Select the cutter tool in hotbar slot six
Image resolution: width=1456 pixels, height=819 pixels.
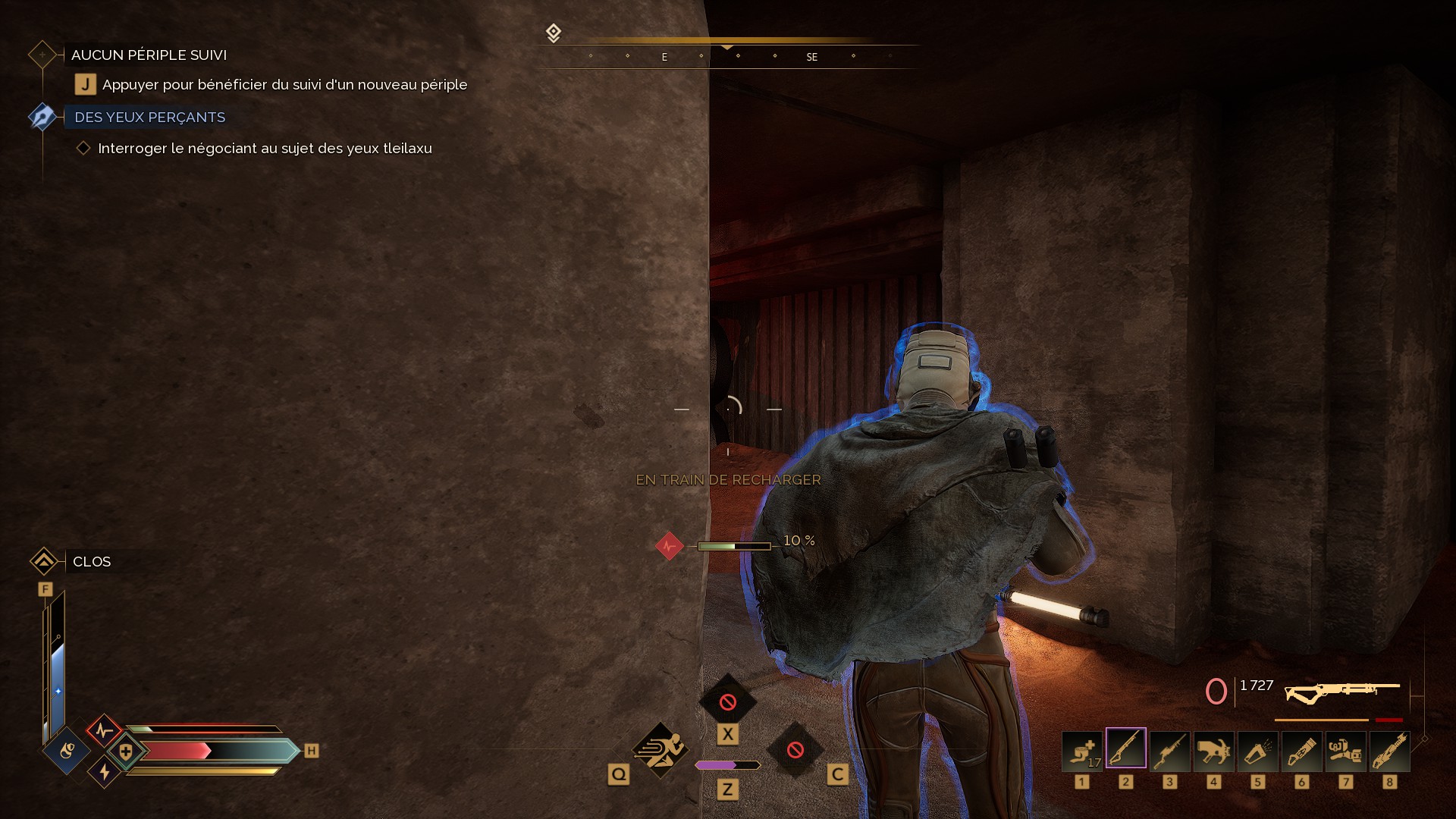tap(1301, 750)
